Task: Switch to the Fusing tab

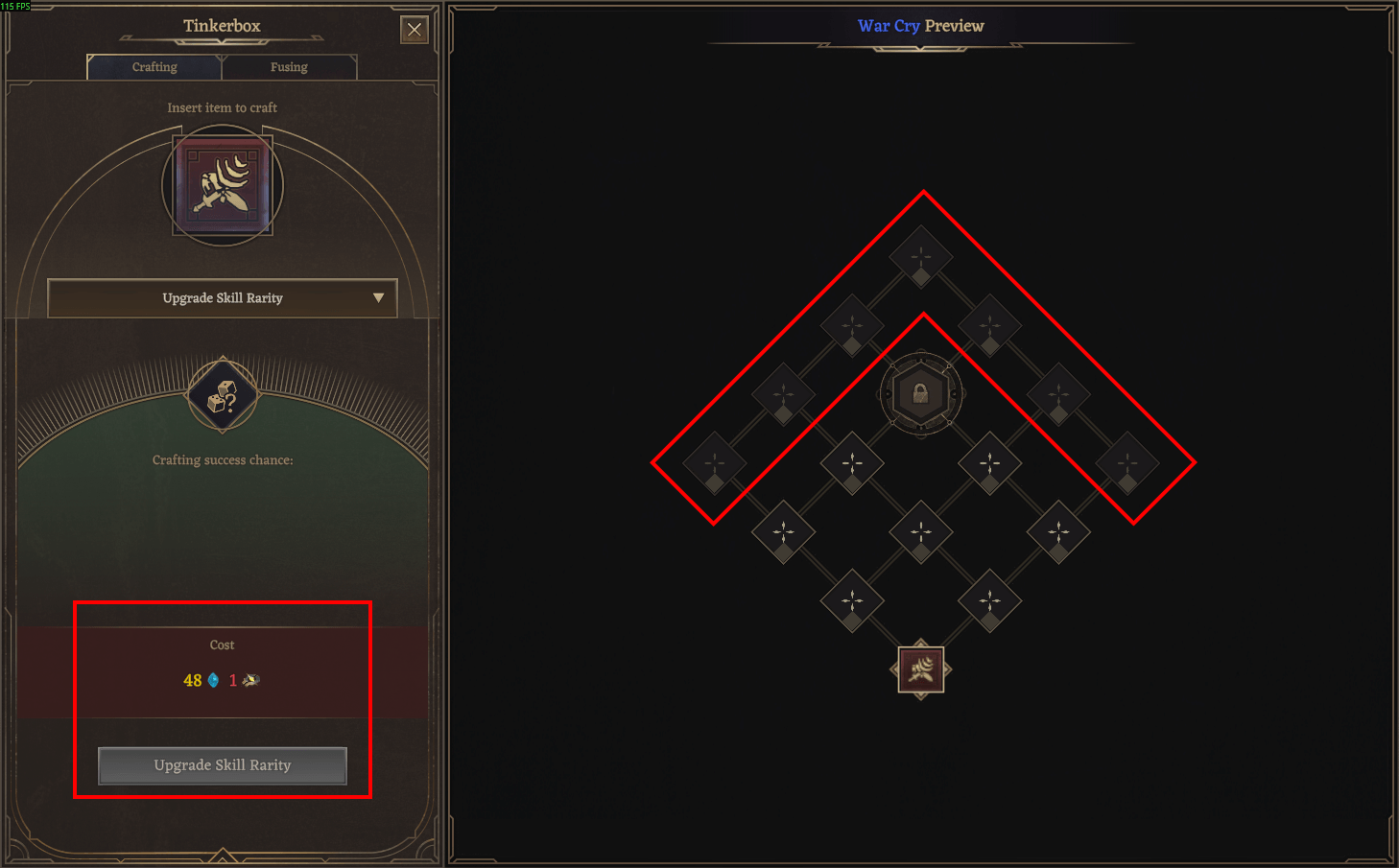Action: pyautogui.click(x=290, y=67)
